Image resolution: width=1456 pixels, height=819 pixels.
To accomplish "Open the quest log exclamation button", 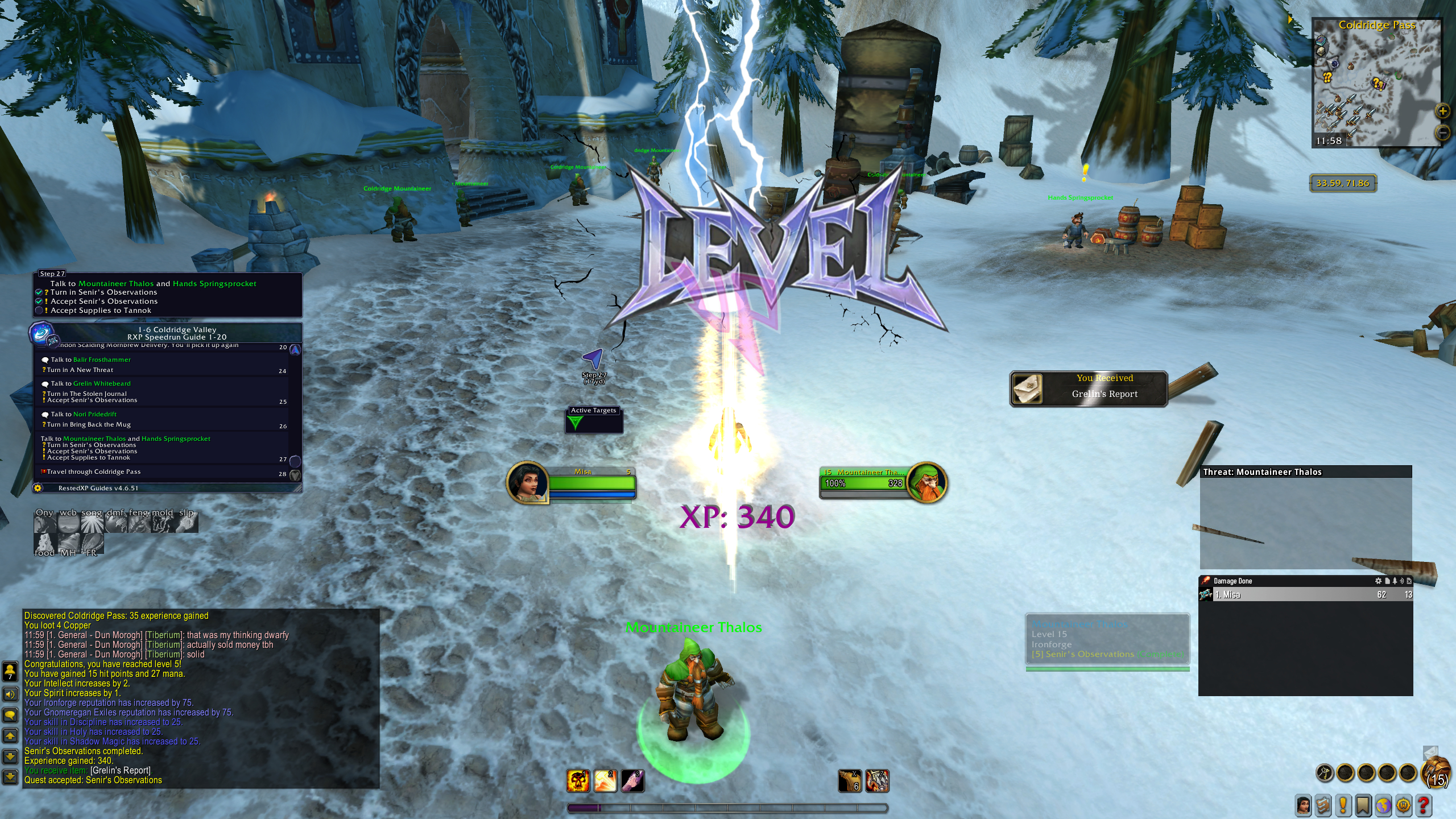I will click(1343, 805).
